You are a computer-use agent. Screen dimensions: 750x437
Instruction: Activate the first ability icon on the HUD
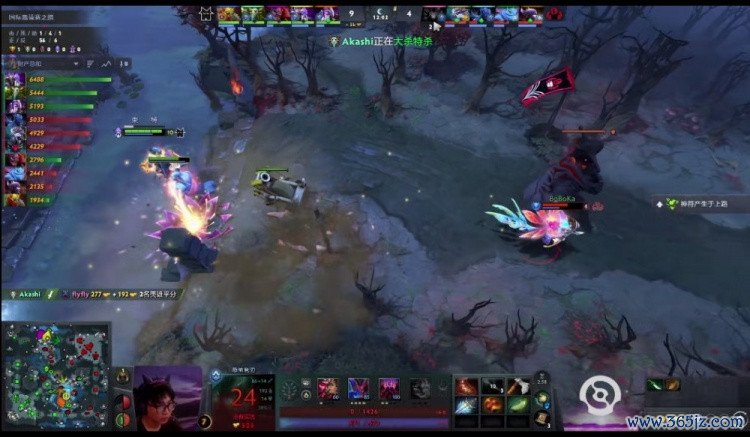pyautogui.click(x=327, y=389)
